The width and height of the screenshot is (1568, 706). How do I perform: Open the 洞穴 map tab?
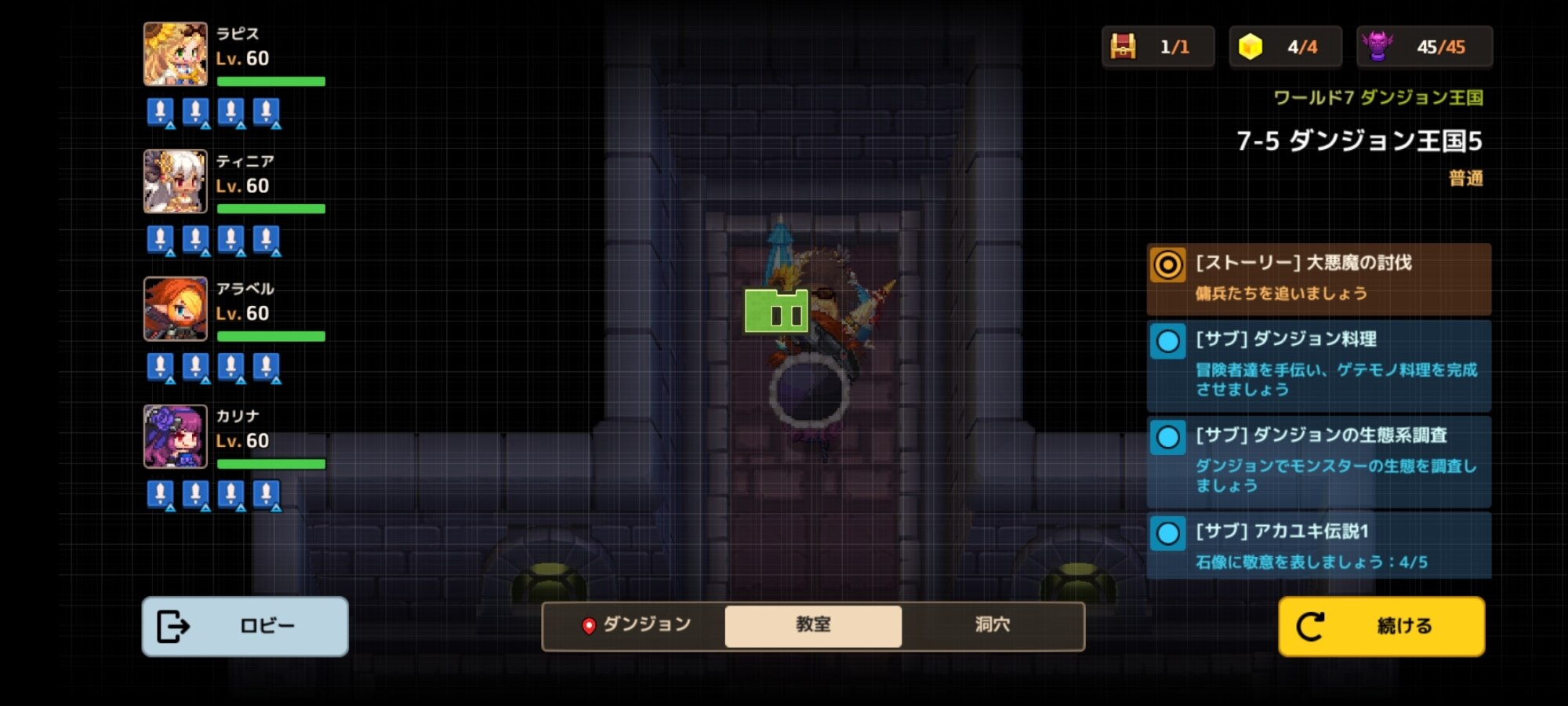click(992, 625)
